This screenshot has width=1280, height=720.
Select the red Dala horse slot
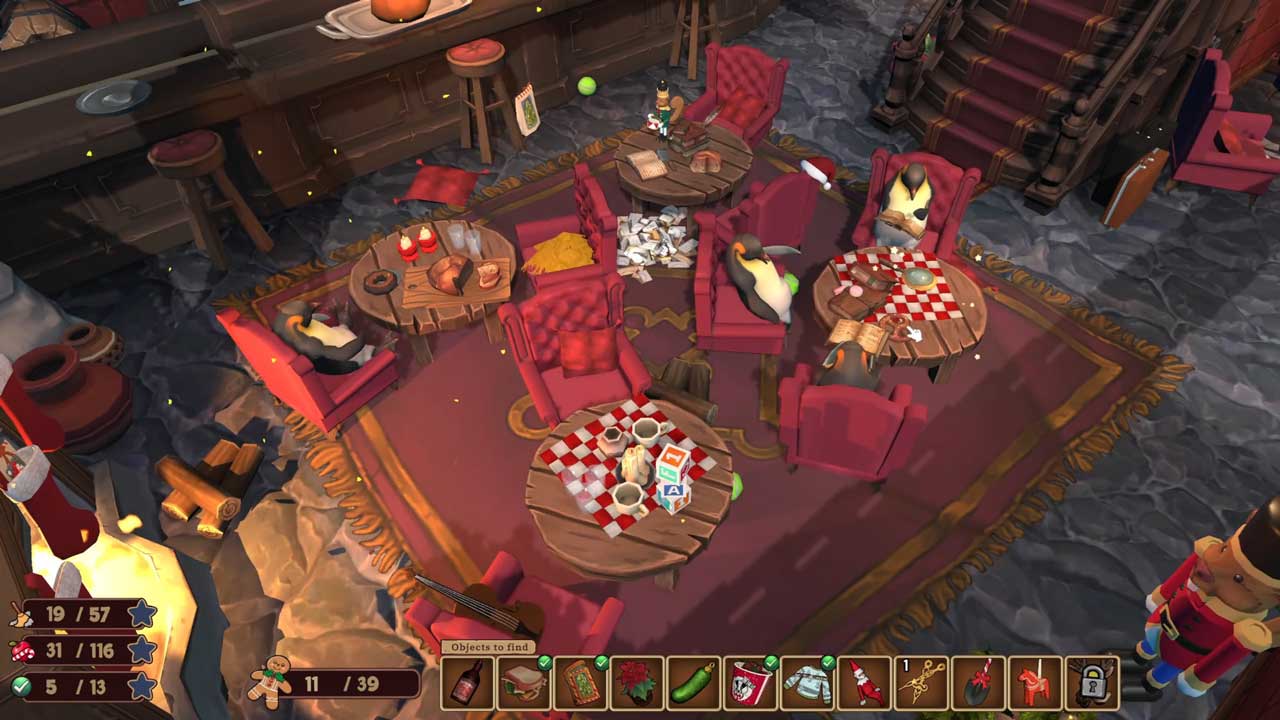click(1034, 683)
